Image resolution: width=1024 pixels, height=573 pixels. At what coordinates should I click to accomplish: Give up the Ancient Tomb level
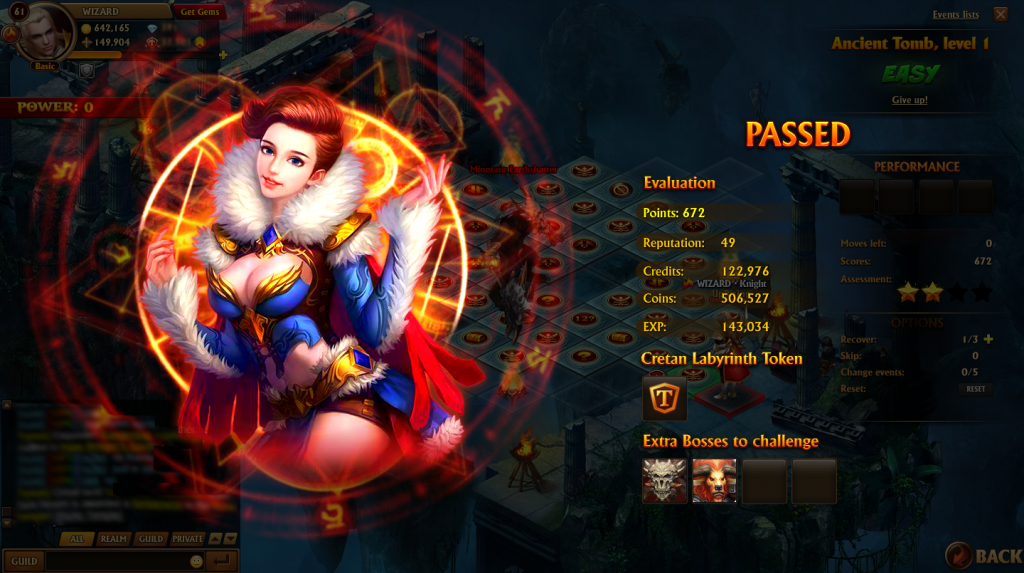(x=909, y=100)
